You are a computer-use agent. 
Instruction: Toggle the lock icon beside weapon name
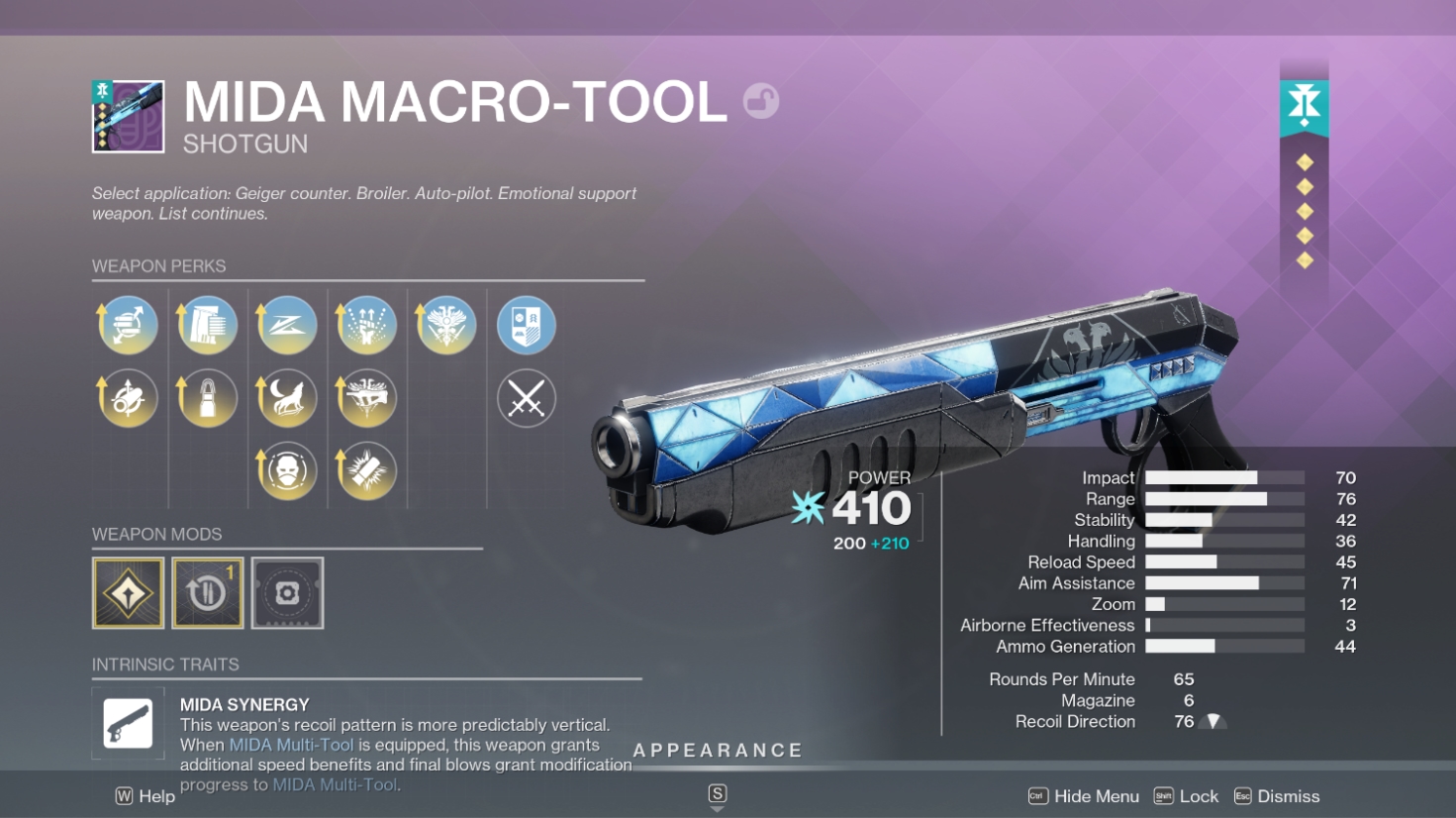[761, 101]
